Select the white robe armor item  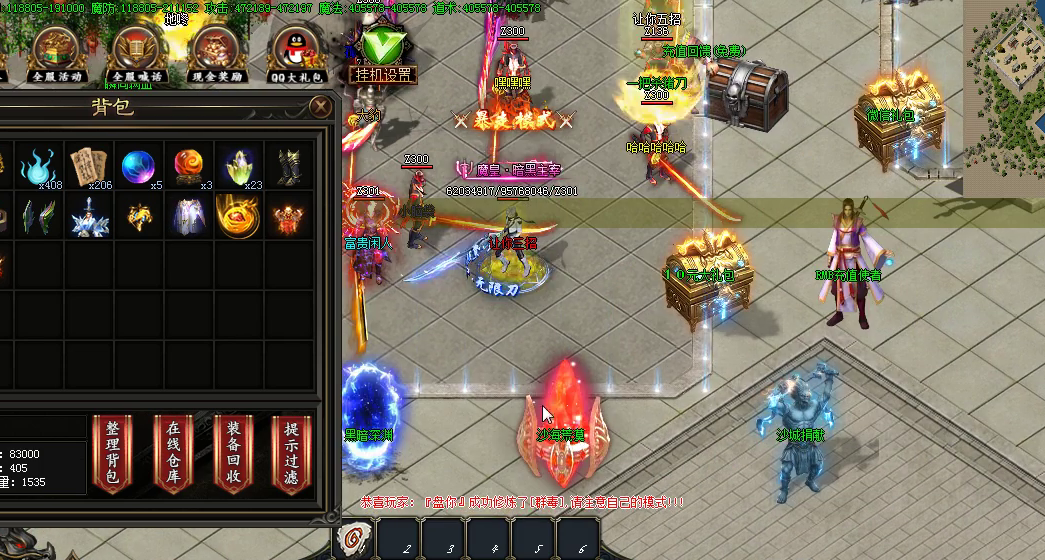[189, 216]
